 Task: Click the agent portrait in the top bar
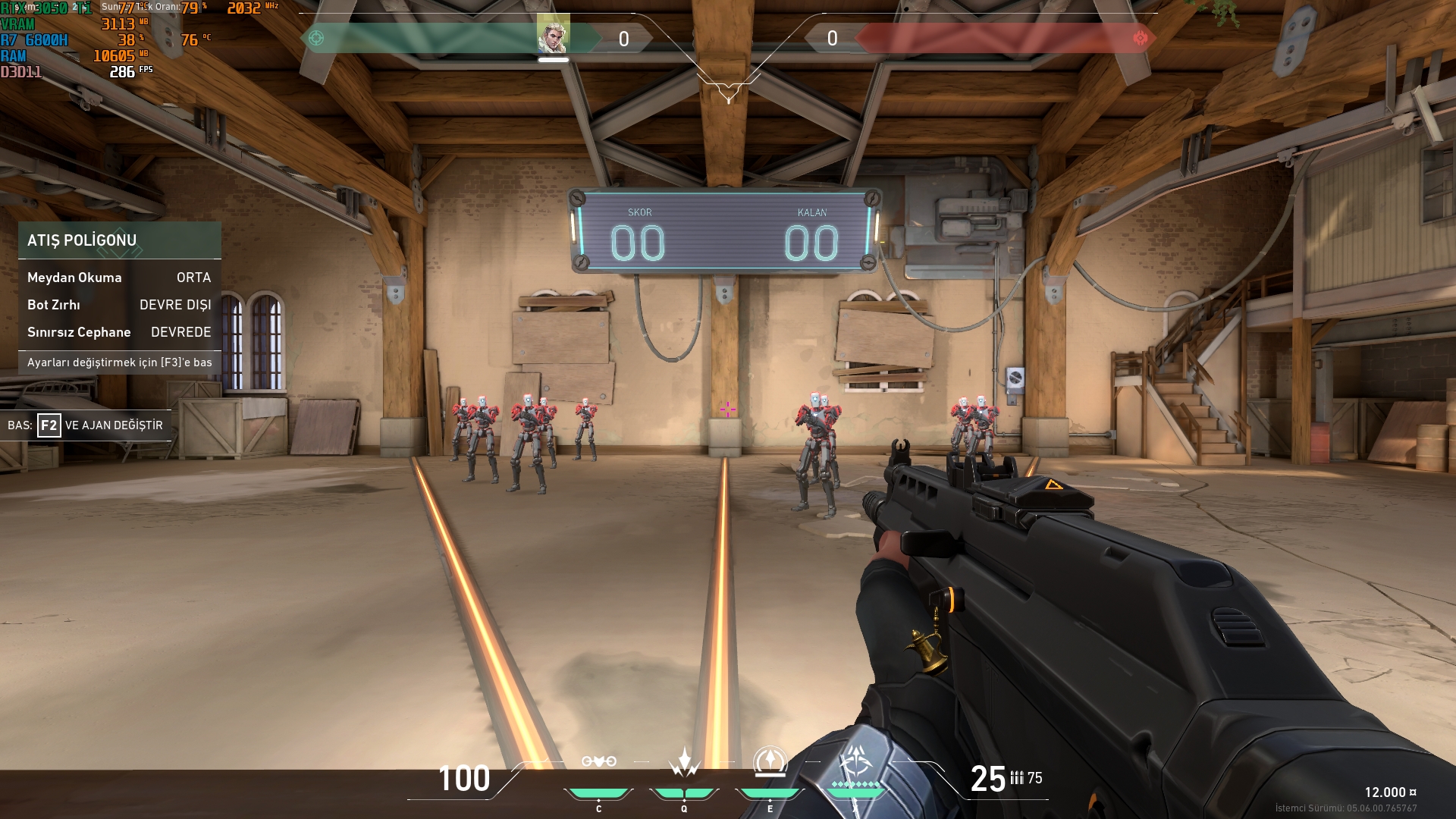(x=553, y=35)
